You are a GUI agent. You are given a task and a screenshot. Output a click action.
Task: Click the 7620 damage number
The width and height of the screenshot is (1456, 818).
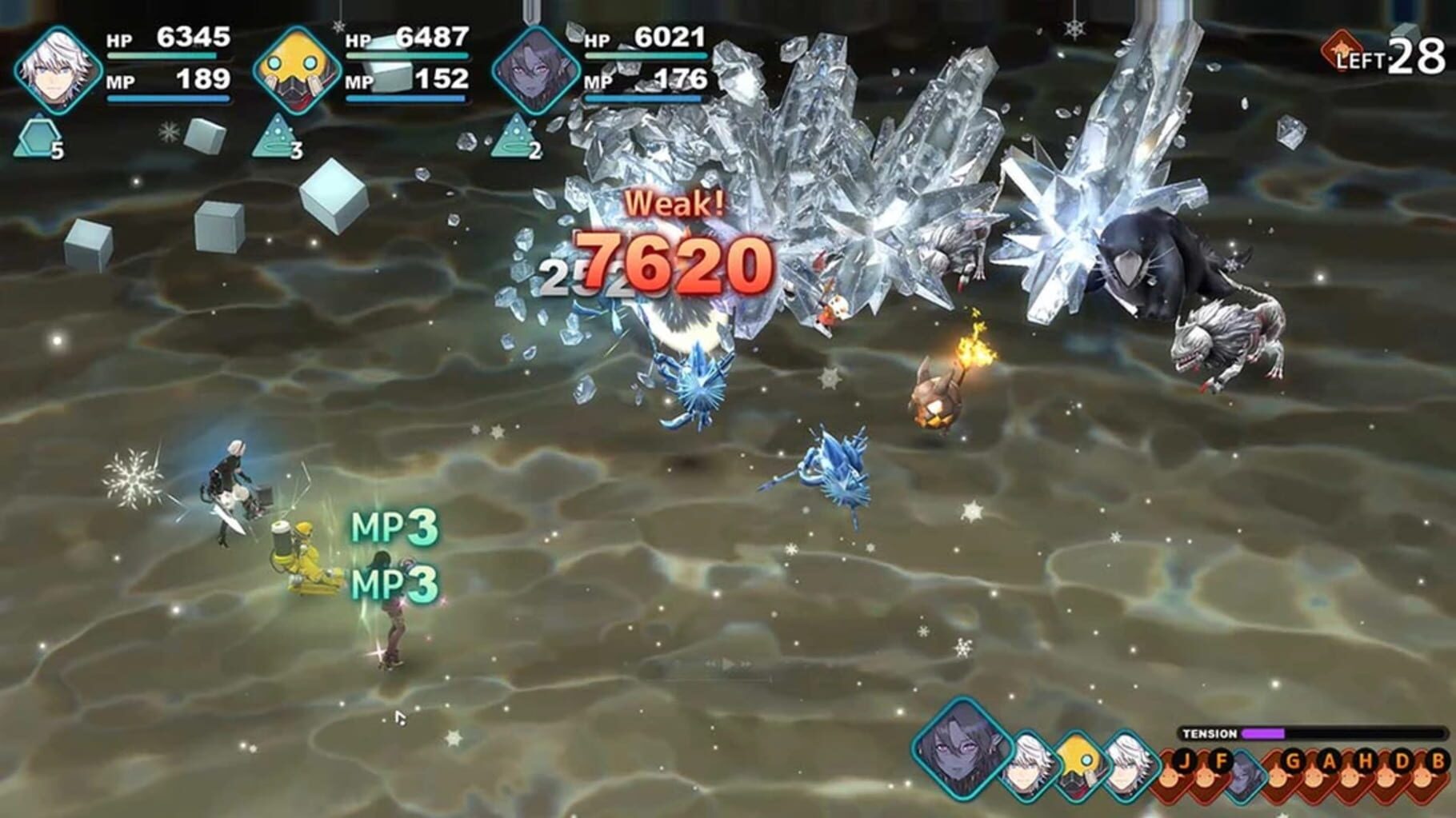674,264
